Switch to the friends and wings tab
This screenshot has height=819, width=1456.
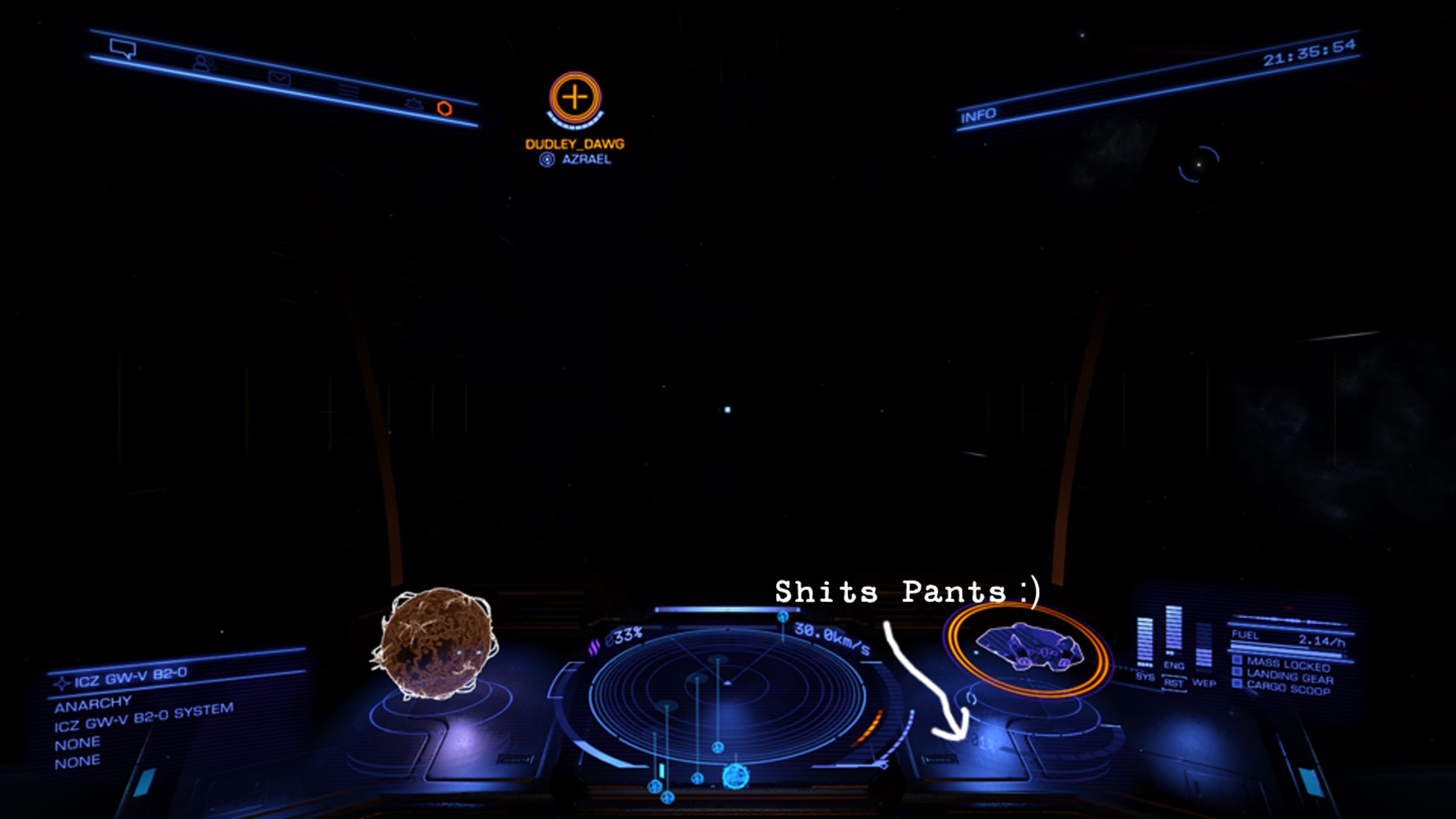[x=203, y=63]
